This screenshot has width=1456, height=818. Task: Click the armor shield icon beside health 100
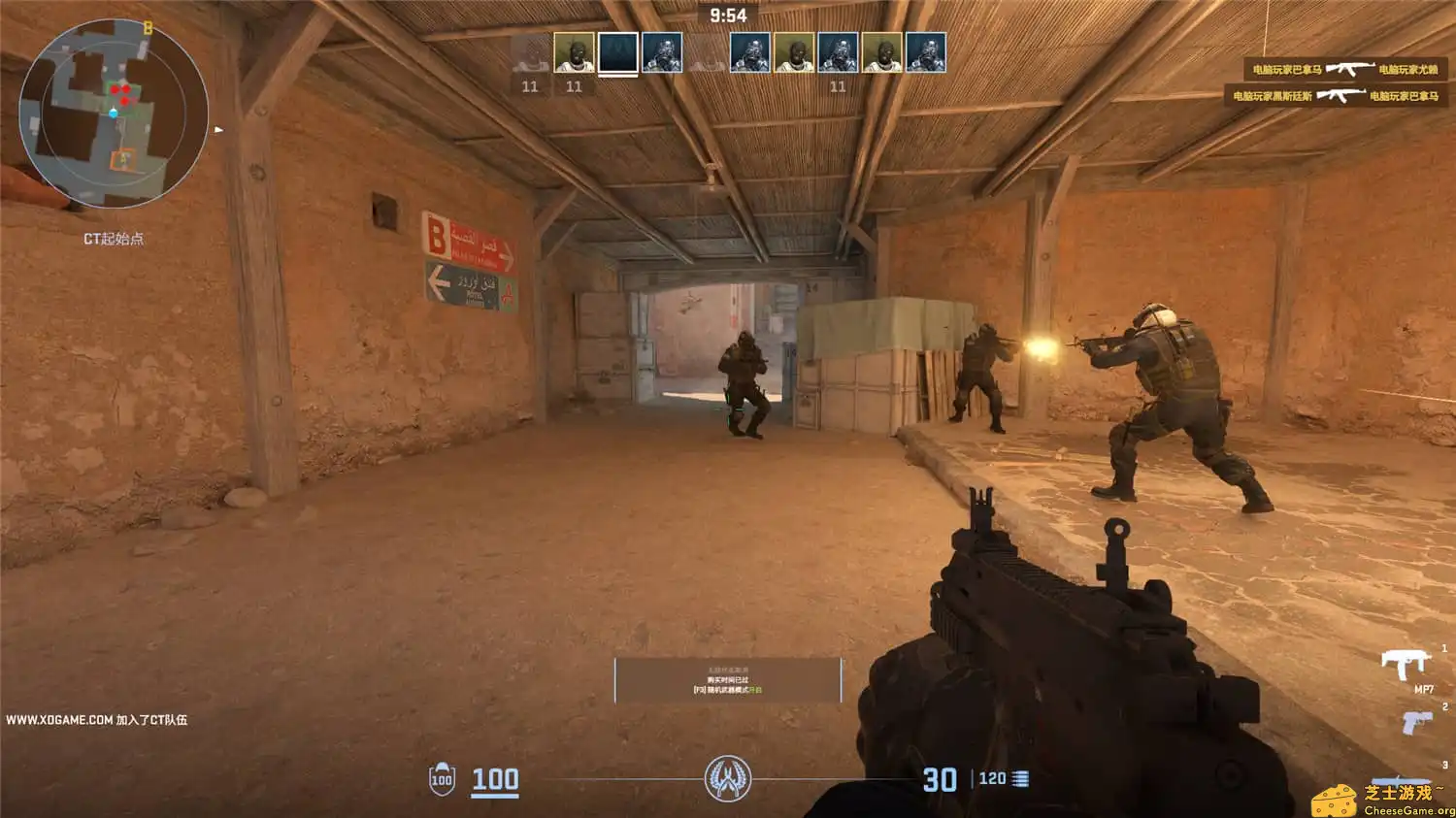click(443, 776)
